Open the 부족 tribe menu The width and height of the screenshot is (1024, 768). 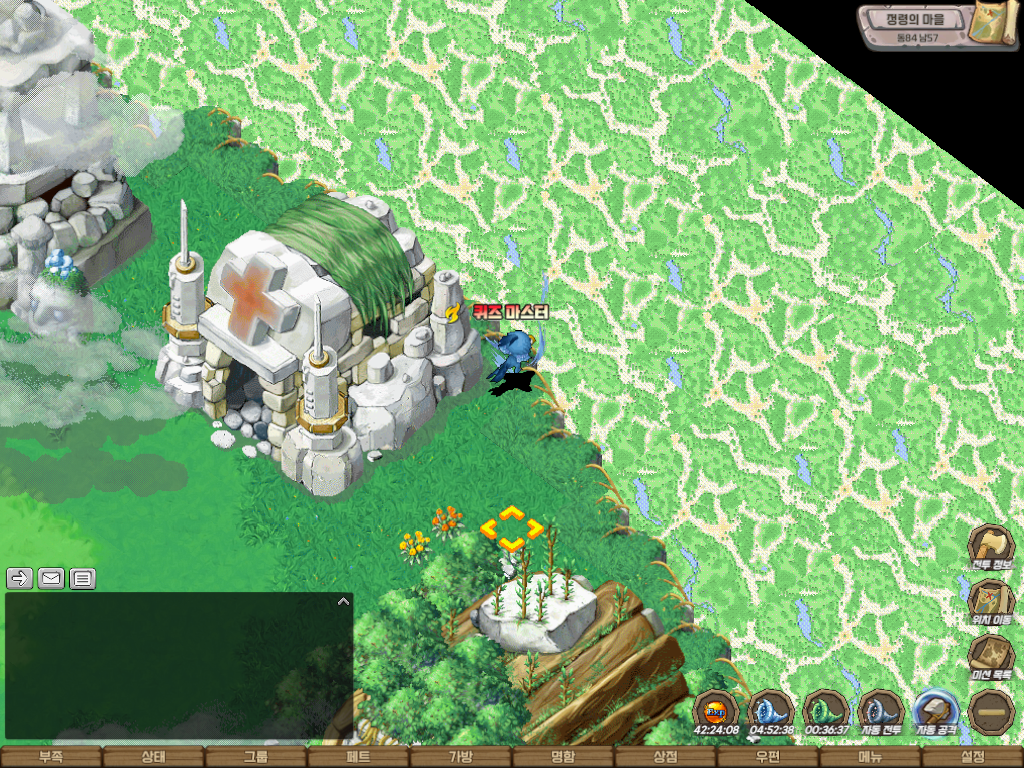coord(51,757)
